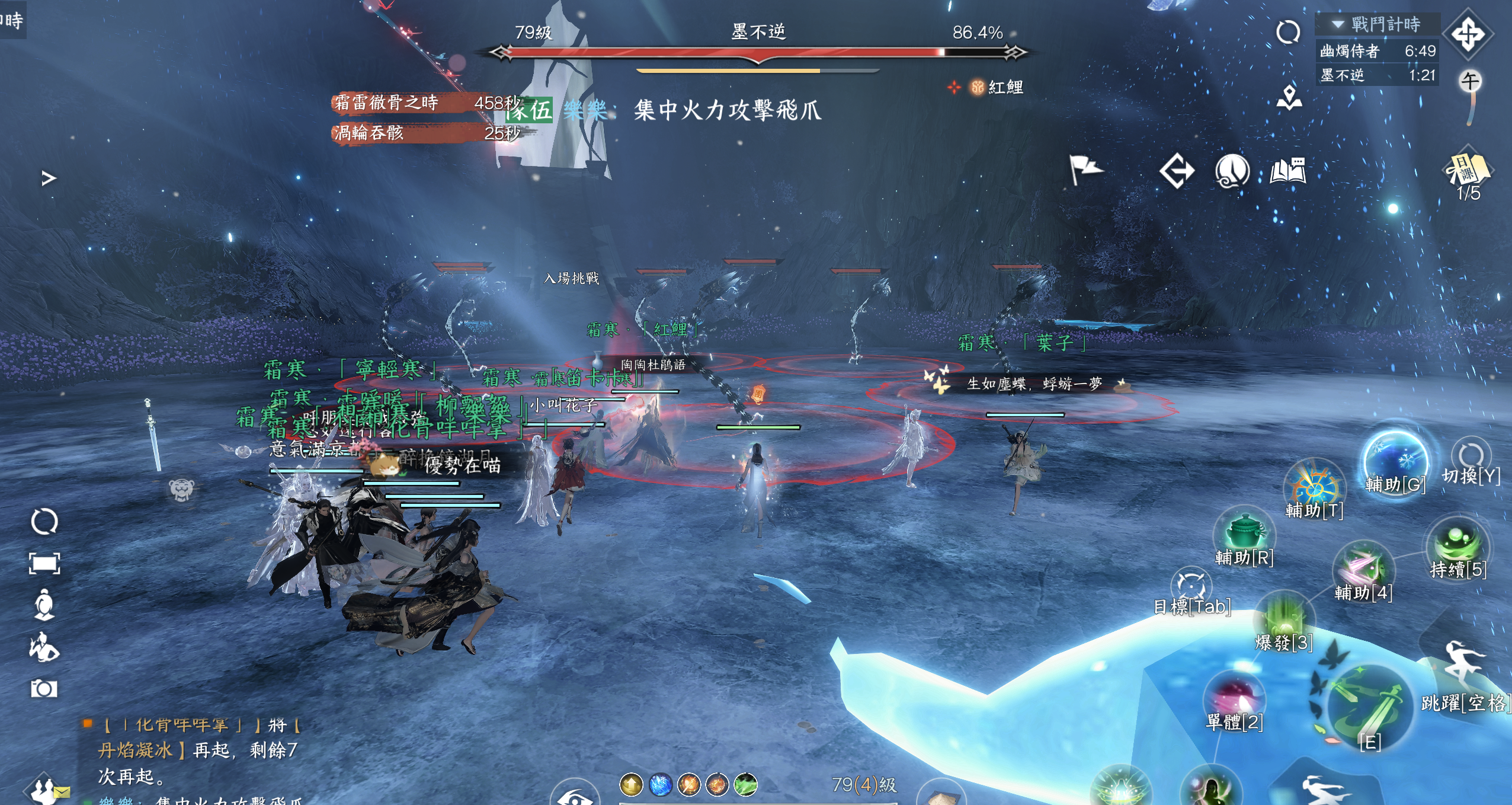The width and height of the screenshot is (1512, 805).
Task: Use the 爆發[3] burst skill
Action: [1284, 619]
